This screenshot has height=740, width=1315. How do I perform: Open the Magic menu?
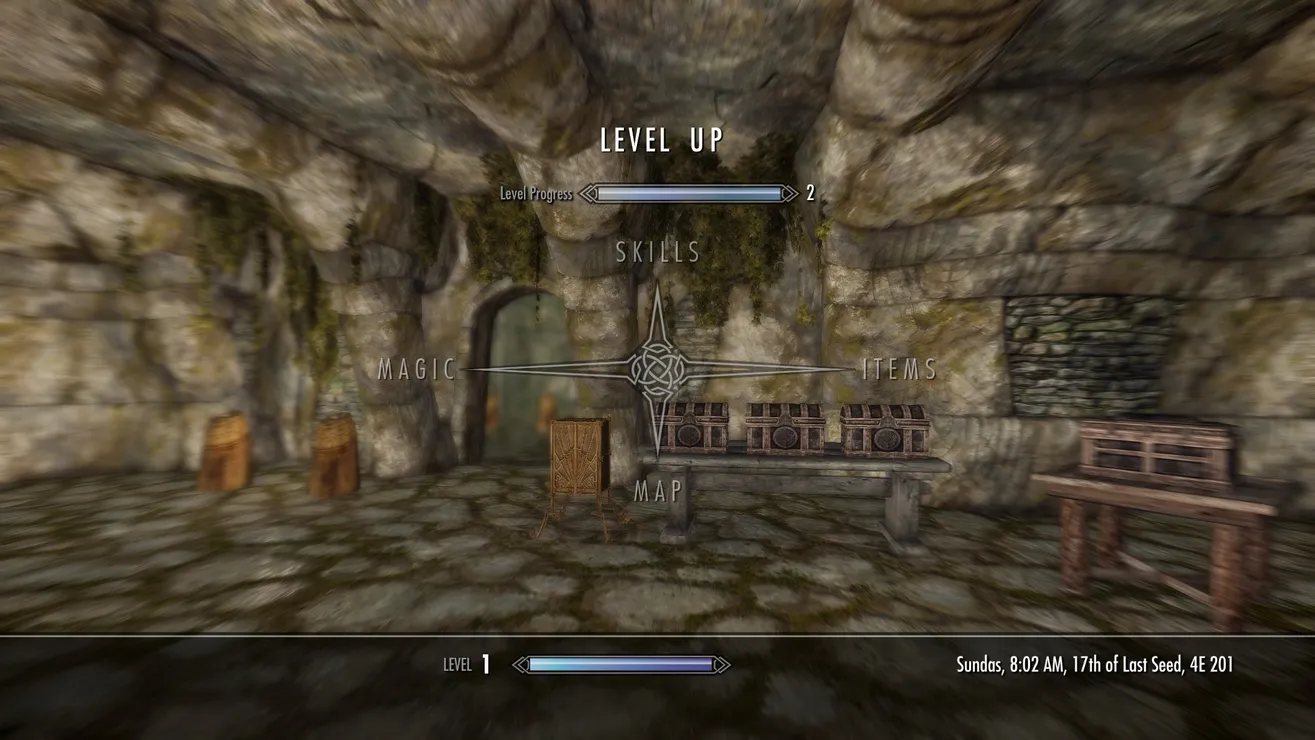(x=417, y=370)
